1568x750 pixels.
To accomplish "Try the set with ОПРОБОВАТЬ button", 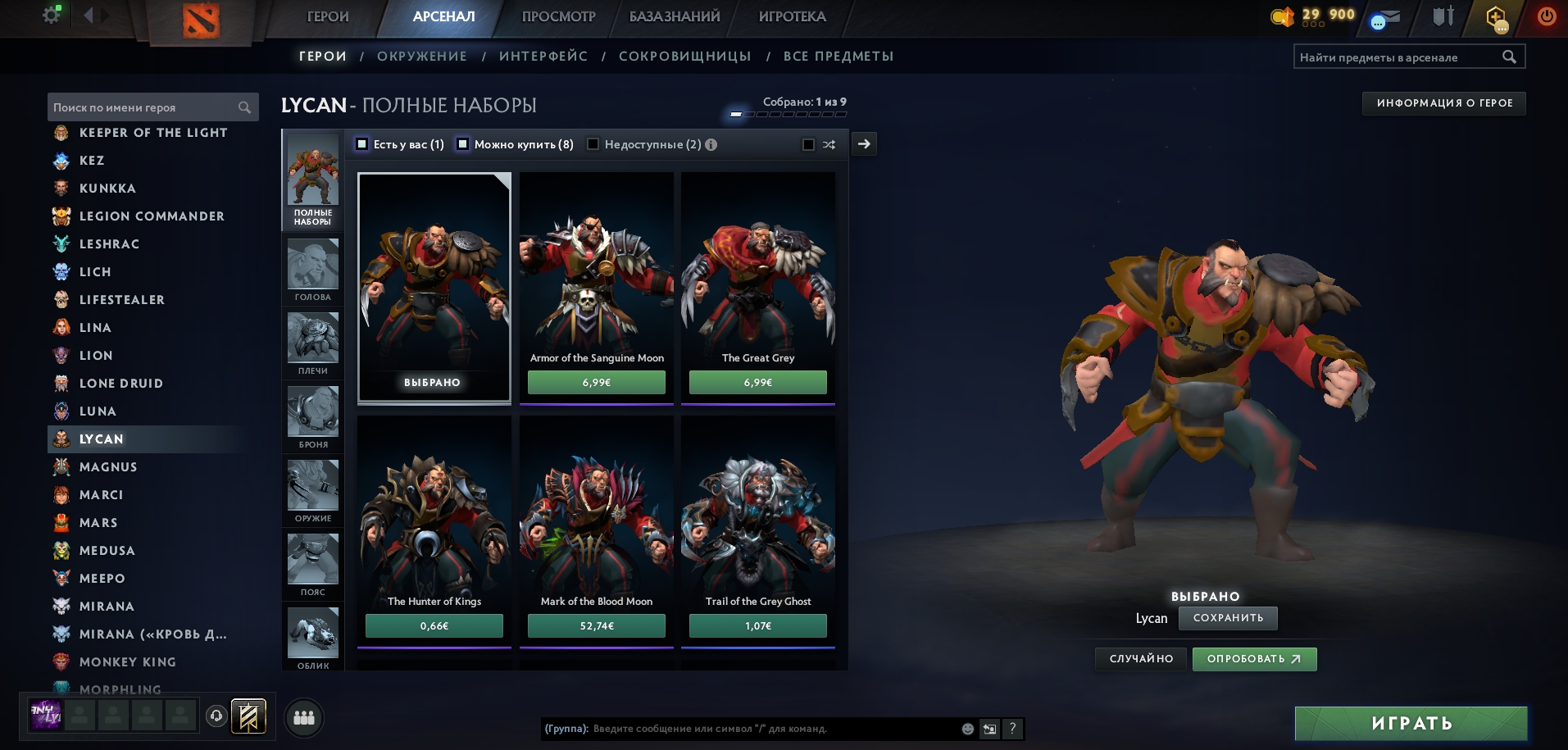I will pos(1254,659).
